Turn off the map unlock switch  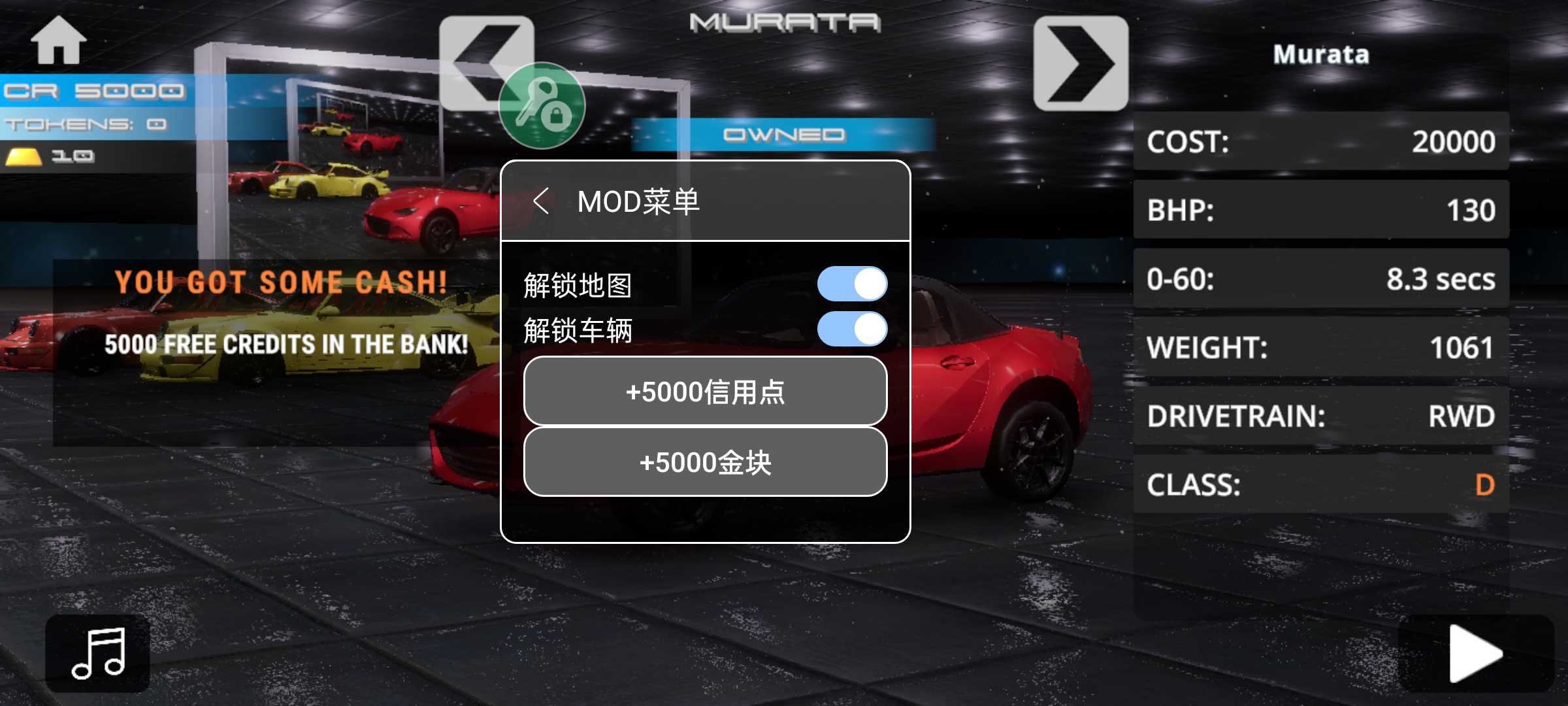click(851, 284)
